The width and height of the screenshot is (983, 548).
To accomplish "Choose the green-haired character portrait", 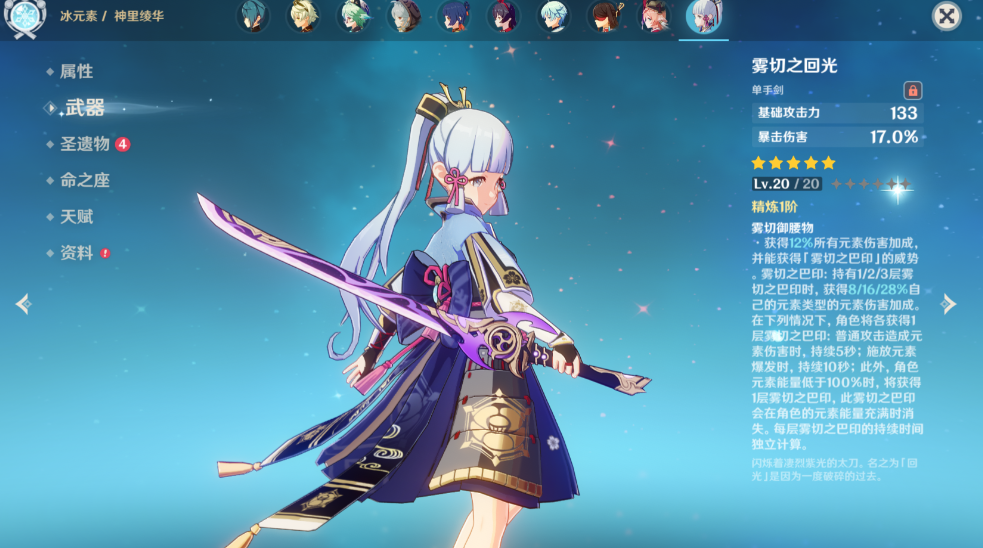I will coord(354,16).
